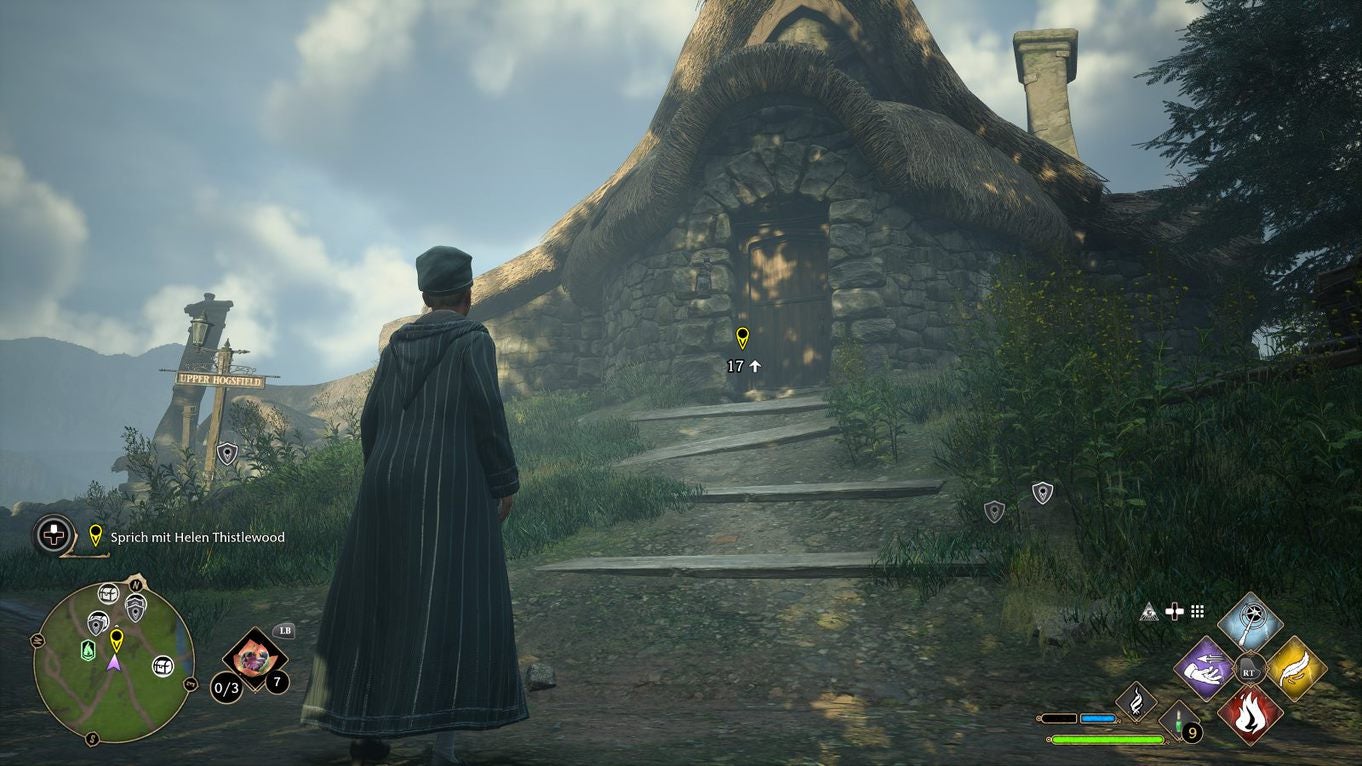Select the eye-in-triangle icon above the spells
The height and width of the screenshot is (766, 1362).
(x=1149, y=611)
